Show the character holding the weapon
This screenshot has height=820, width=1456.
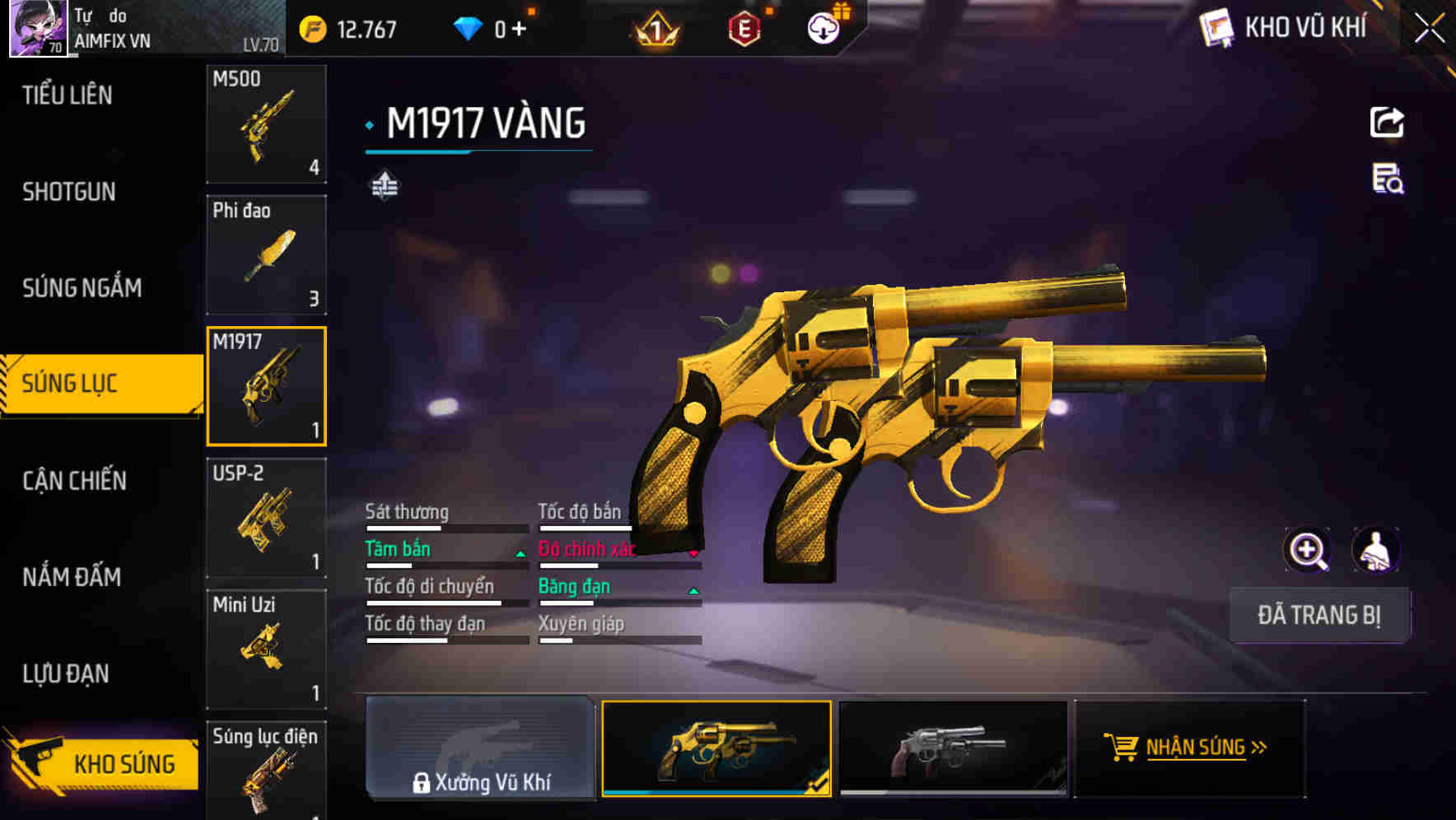coord(1375,550)
